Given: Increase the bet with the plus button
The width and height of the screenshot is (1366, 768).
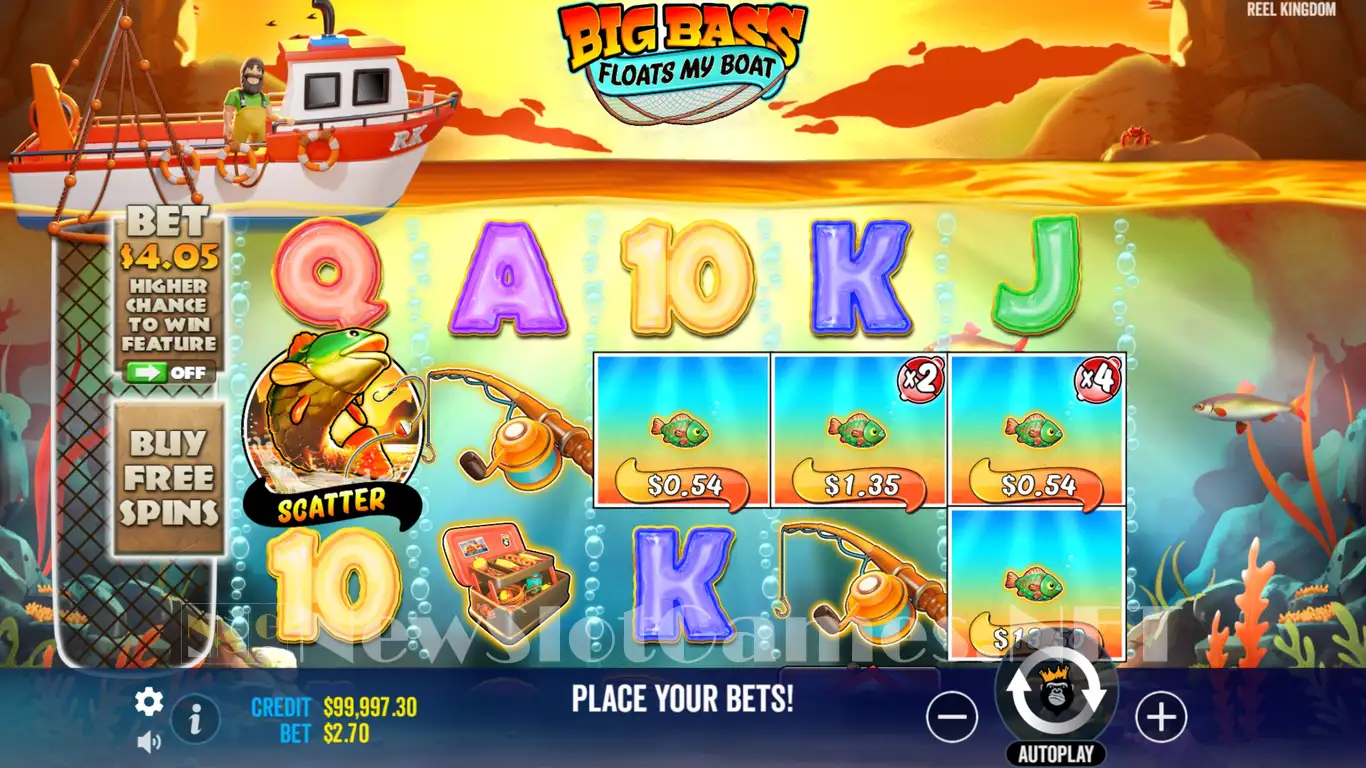Looking at the screenshot, I should pos(1161,716).
